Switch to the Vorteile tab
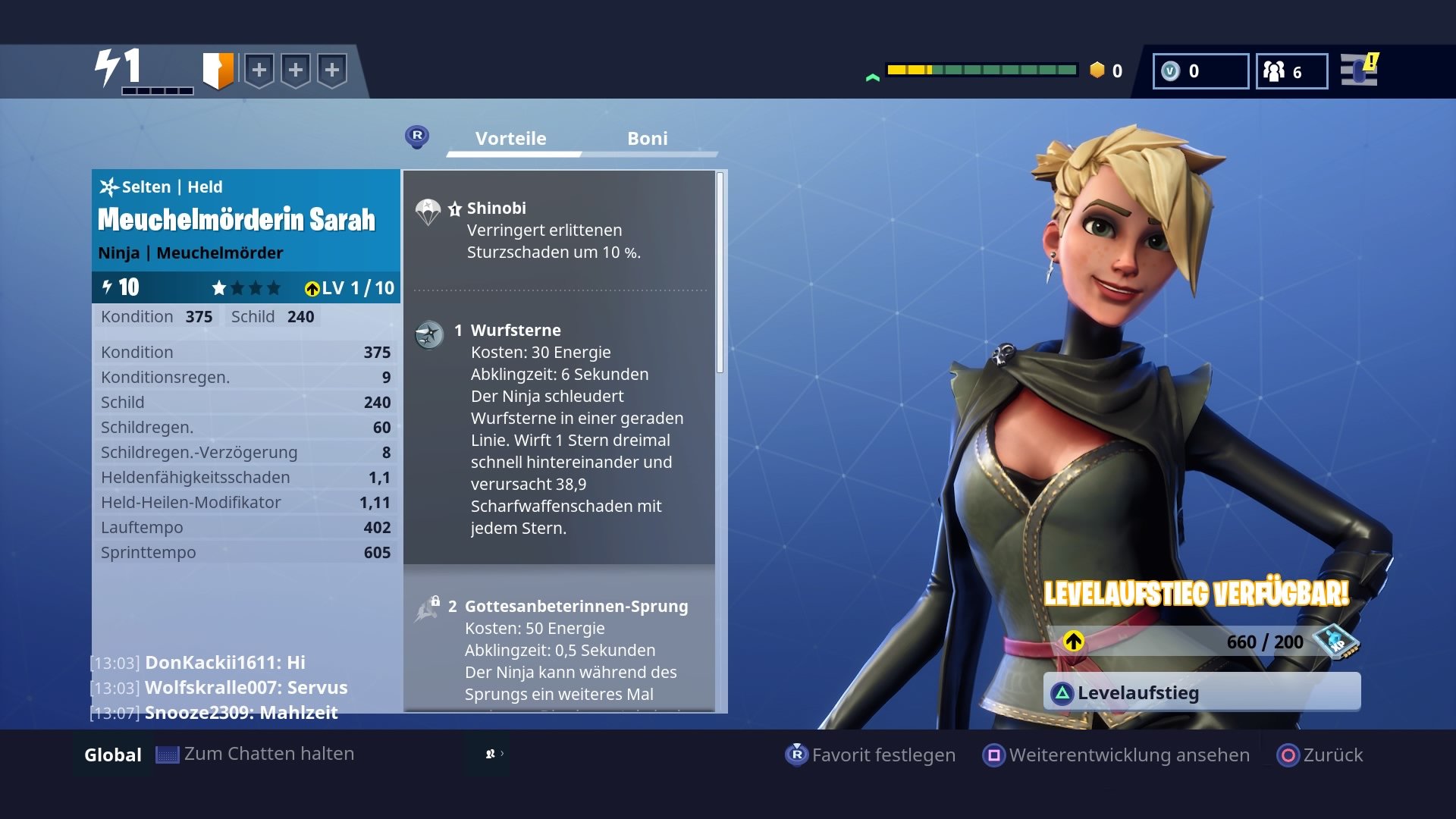This screenshot has height=819, width=1456. [x=510, y=138]
